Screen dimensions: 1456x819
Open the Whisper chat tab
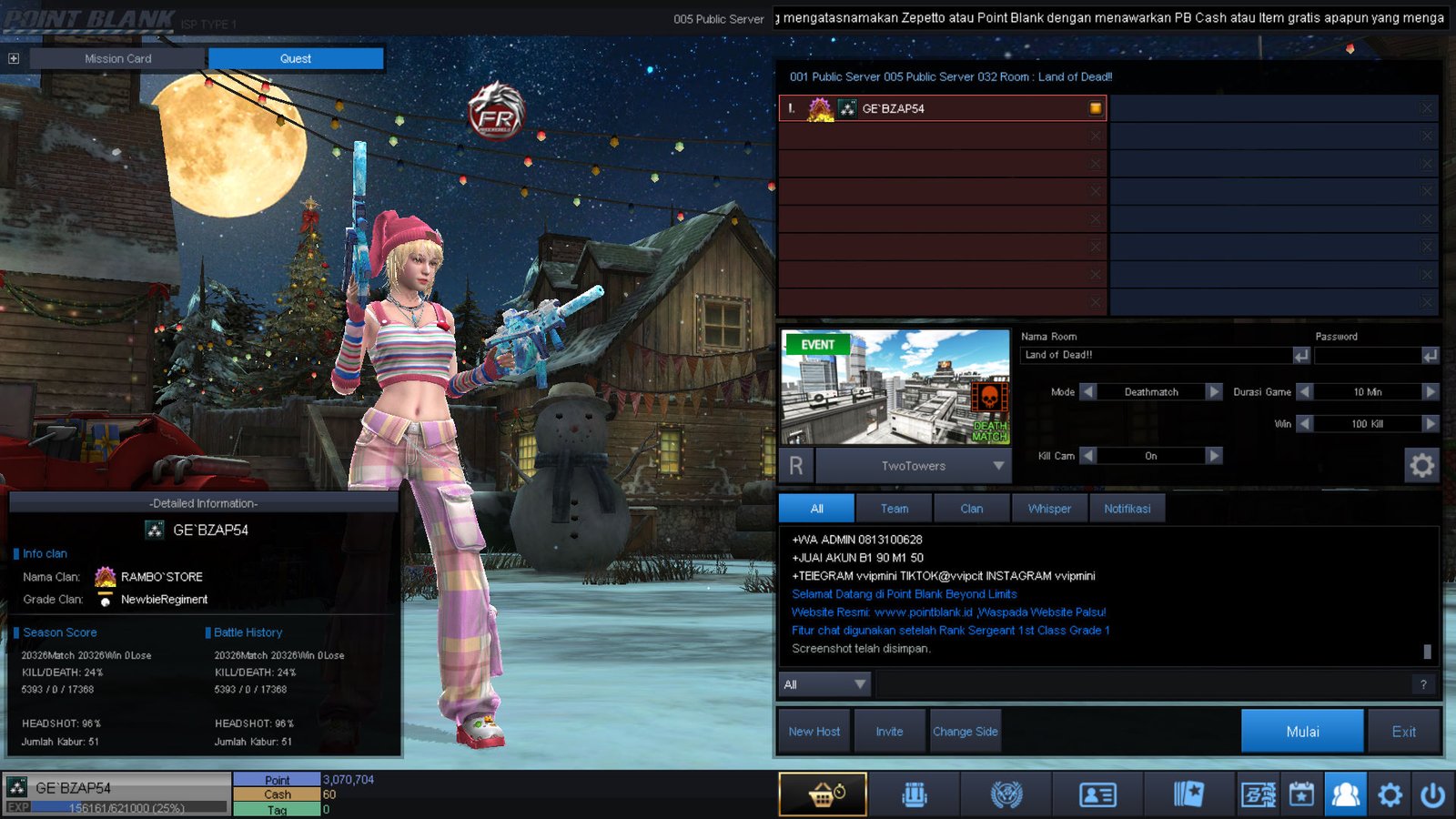click(x=1049, y=509)
